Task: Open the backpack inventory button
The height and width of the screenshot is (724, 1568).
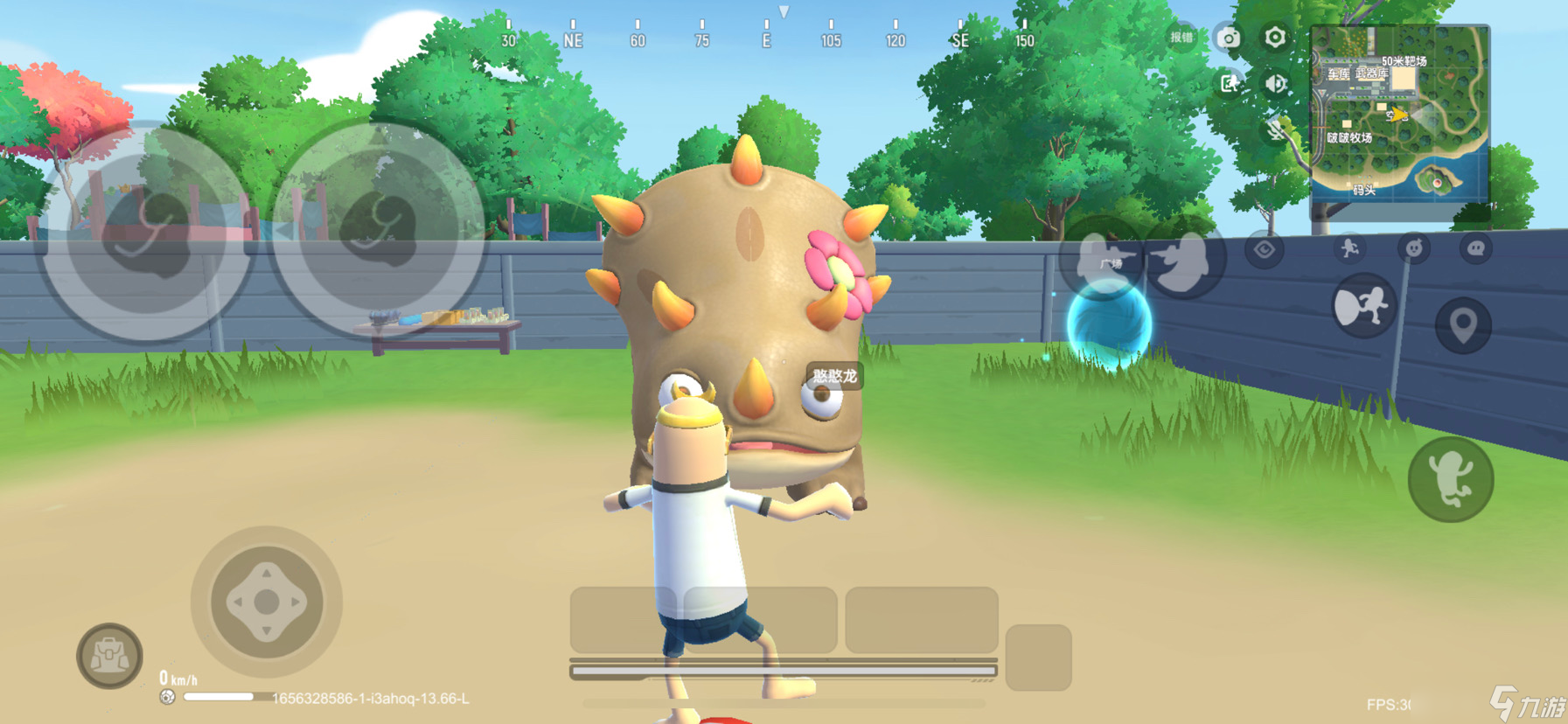Action: 109,655
